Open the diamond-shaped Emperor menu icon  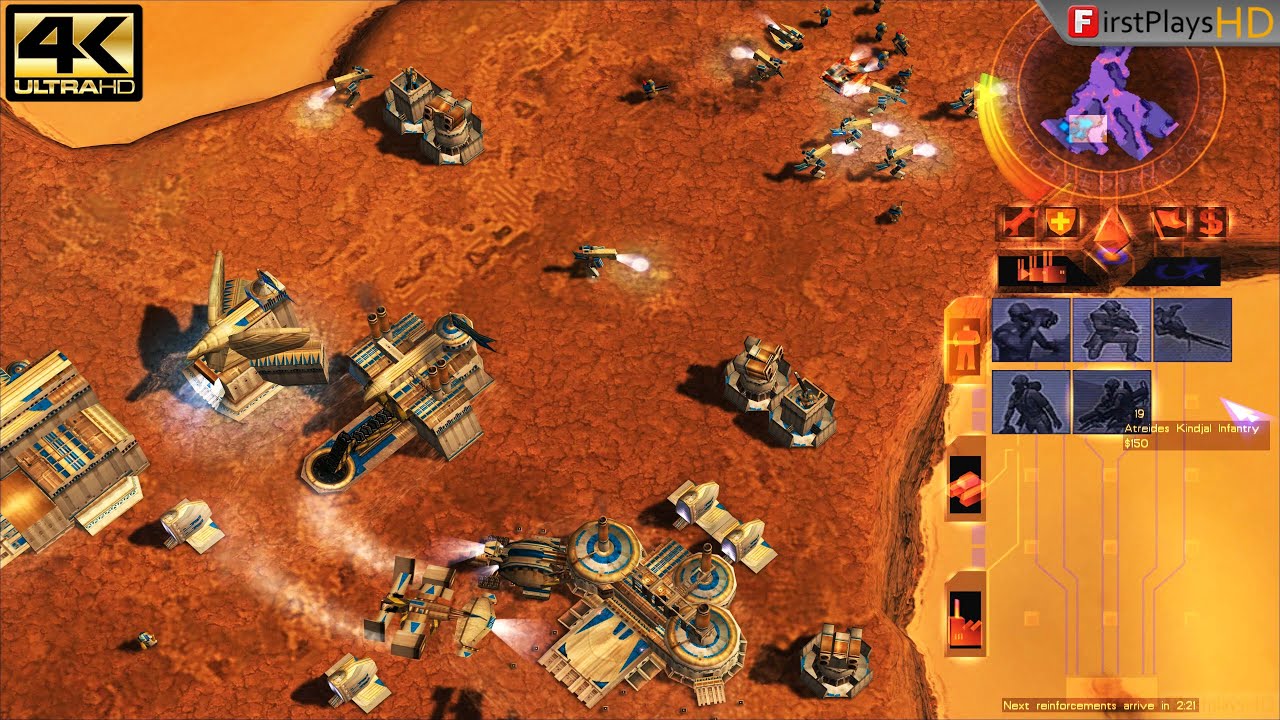(1112, 228)
